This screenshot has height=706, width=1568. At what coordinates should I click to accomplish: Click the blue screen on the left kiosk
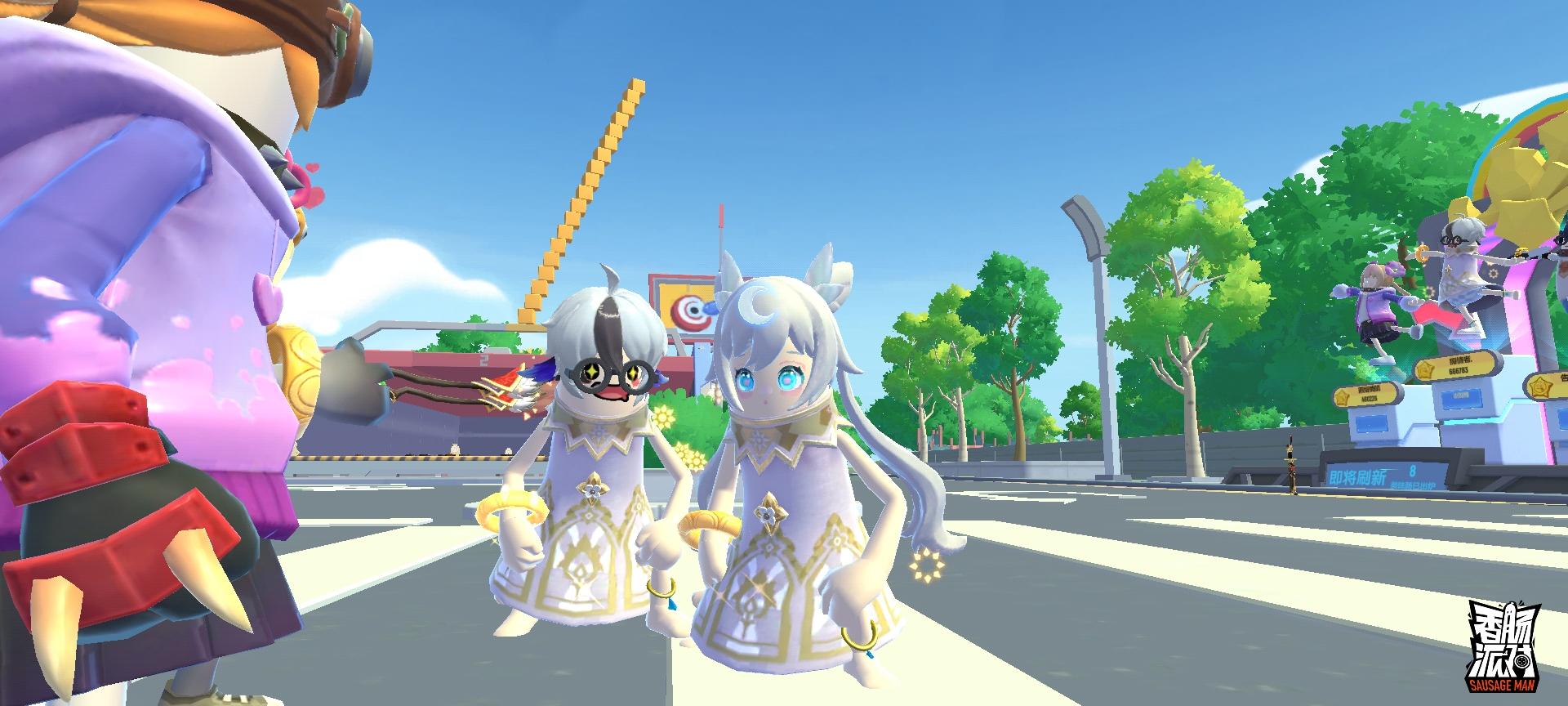(1370, 423)
